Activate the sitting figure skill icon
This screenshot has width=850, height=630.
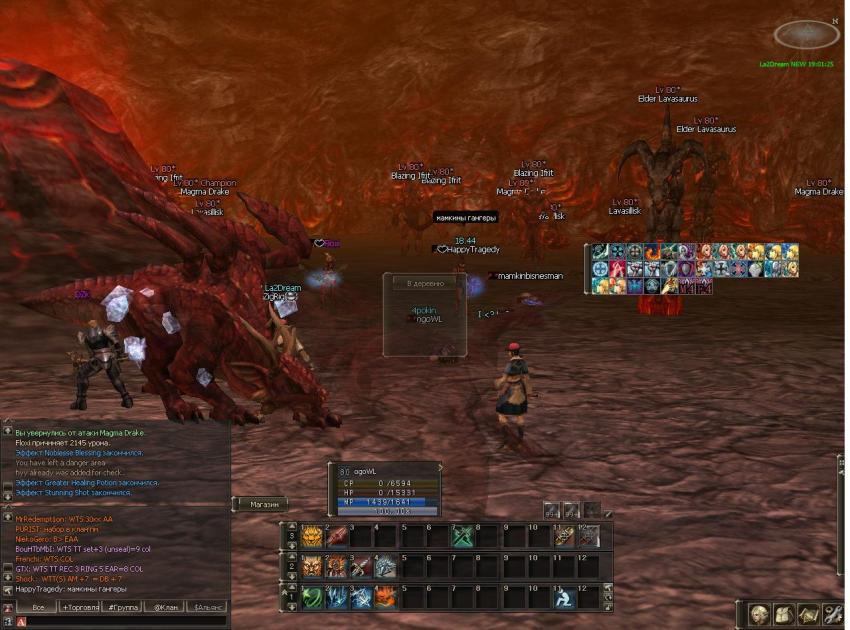tap(564, 597)
